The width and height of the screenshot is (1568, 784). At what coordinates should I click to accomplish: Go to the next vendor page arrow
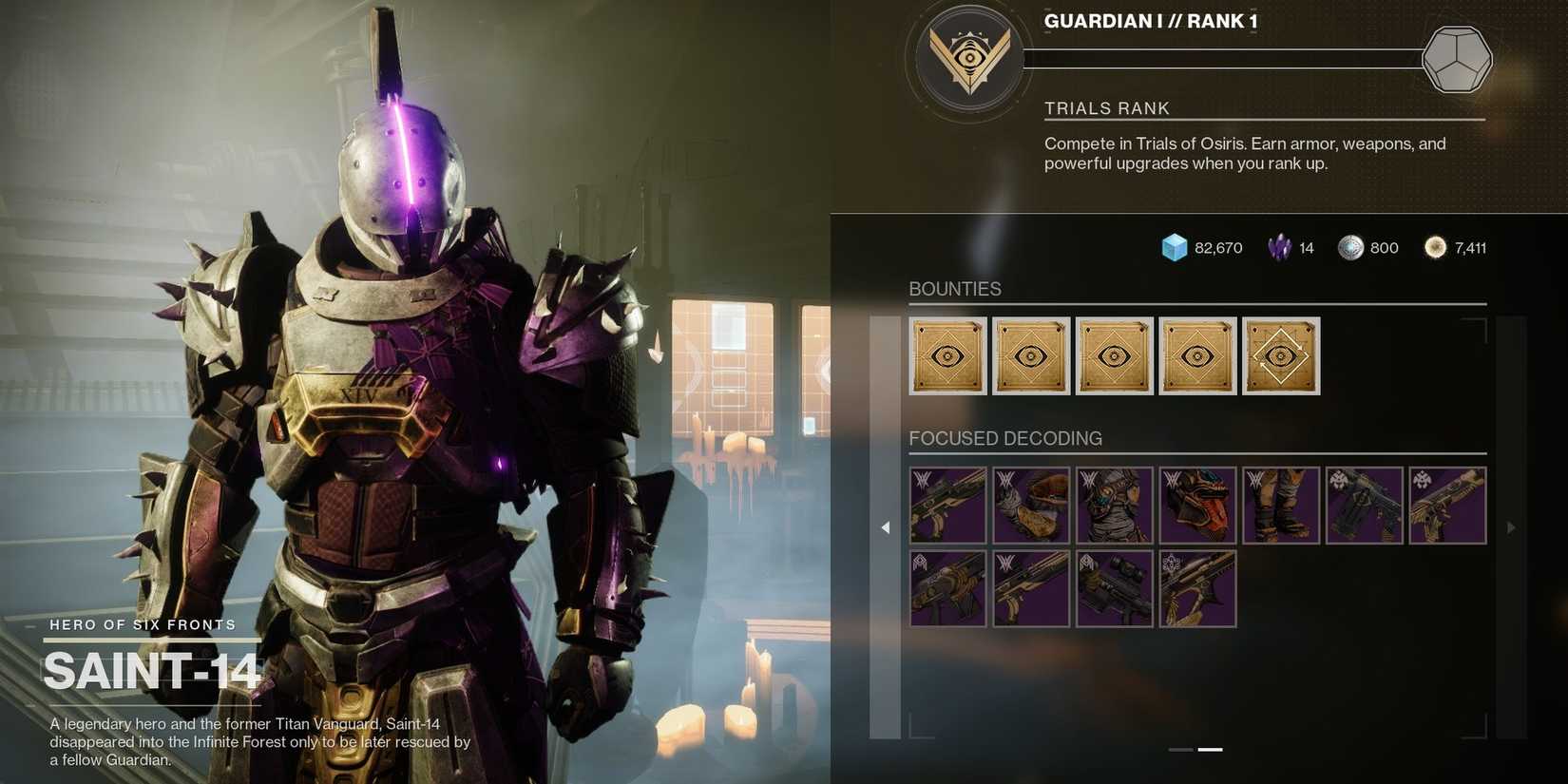pyautogui.click(x=1511, y=527)
